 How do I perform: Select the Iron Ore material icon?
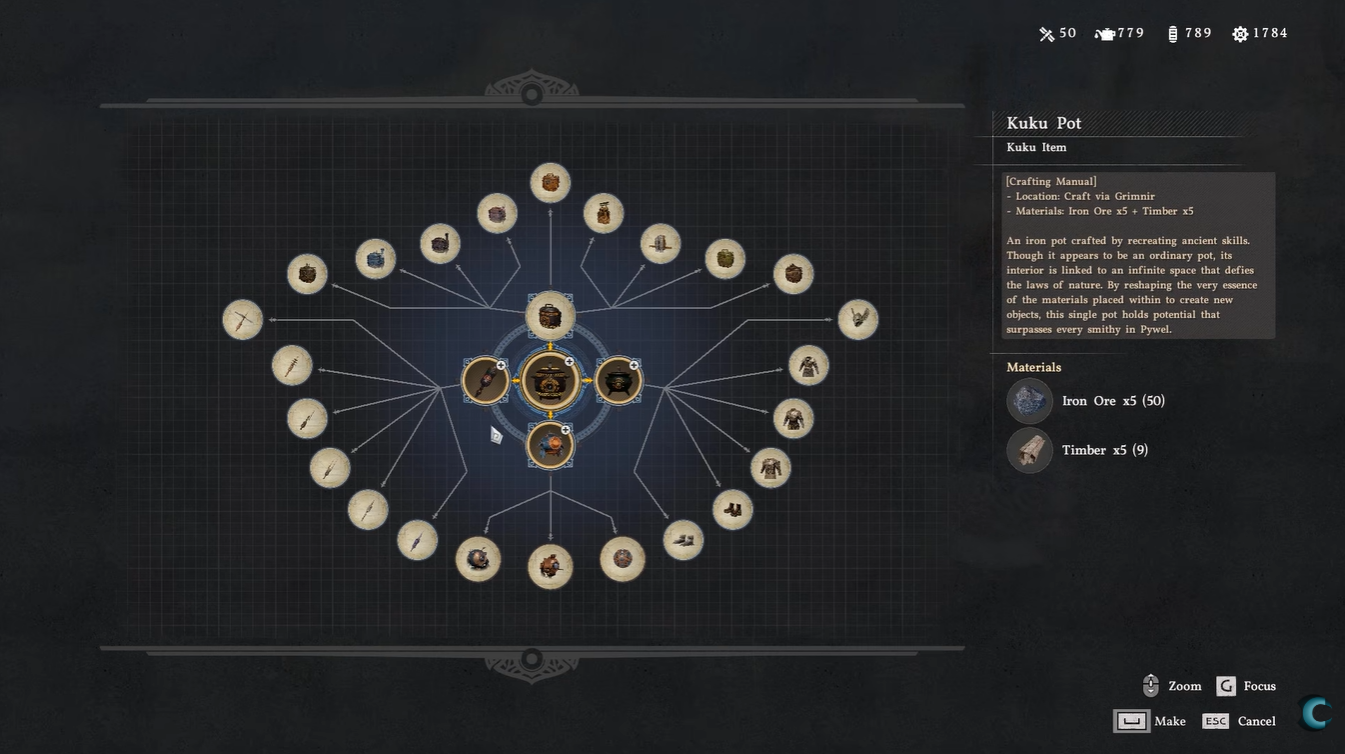pos(1029,401)
